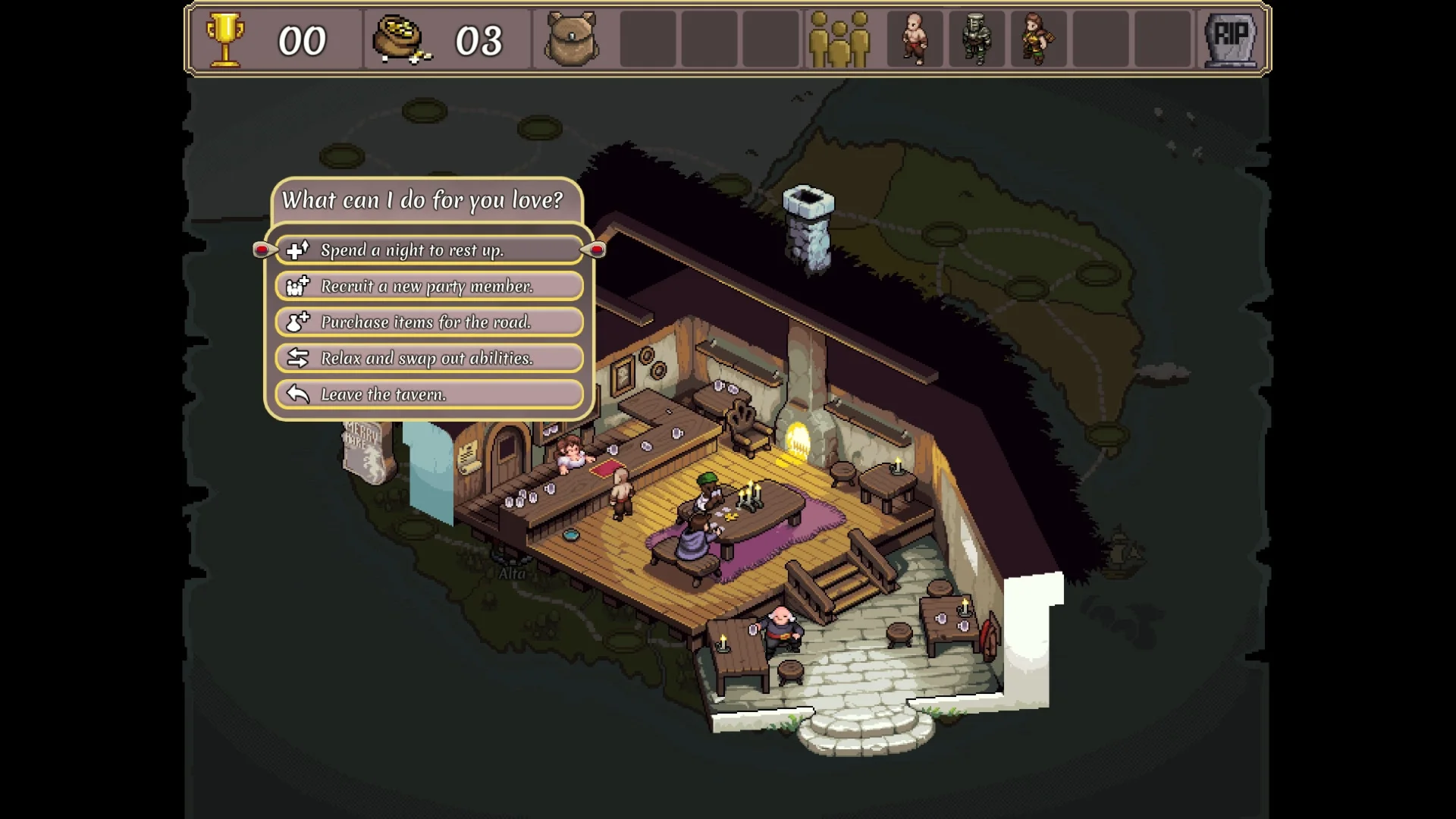Click the golden party group icon
Image resolution: width=1456 pixels, height=819 pixels.
[839, 39]
